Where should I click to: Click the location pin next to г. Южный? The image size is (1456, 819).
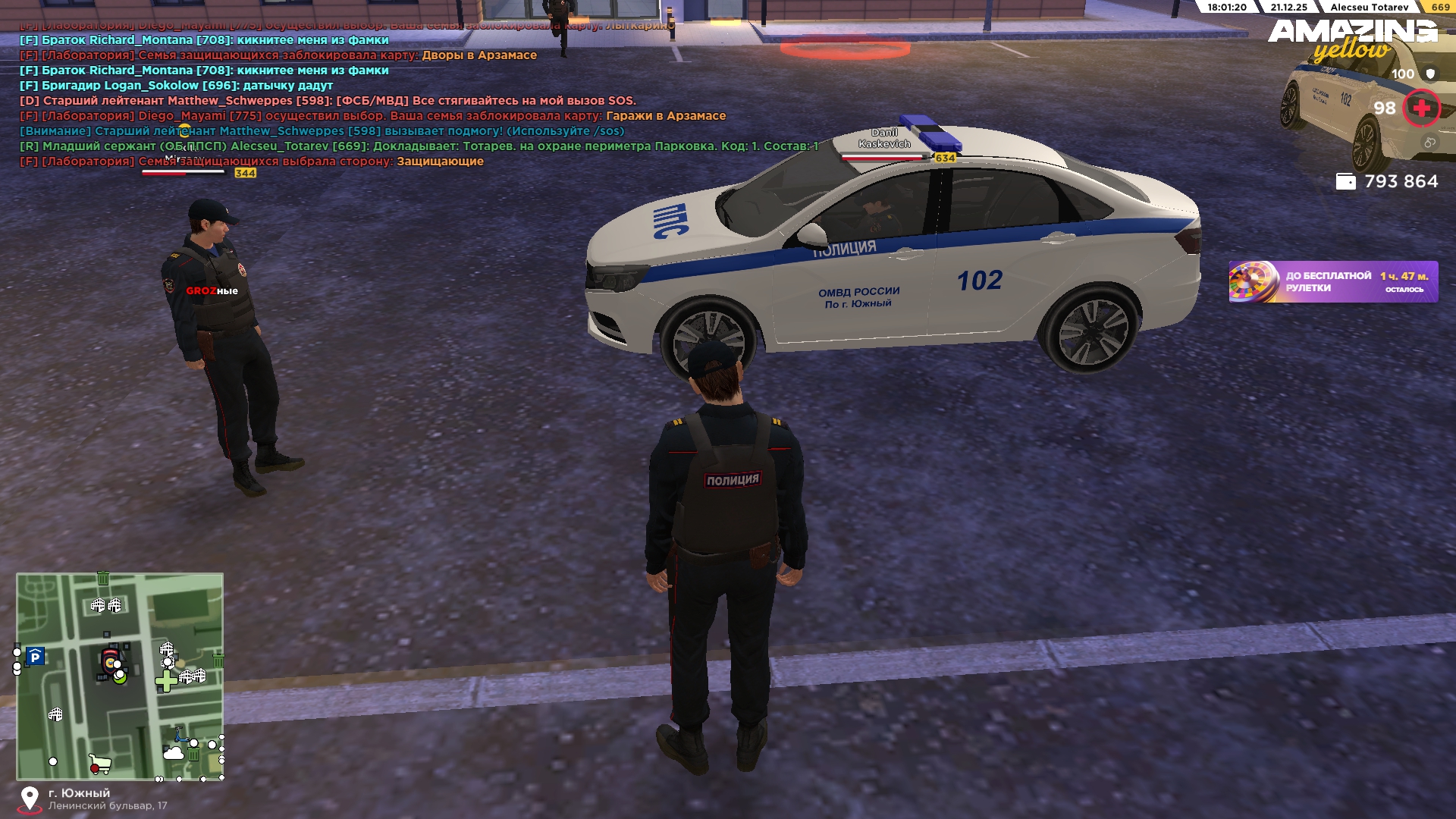pos(30,799)
